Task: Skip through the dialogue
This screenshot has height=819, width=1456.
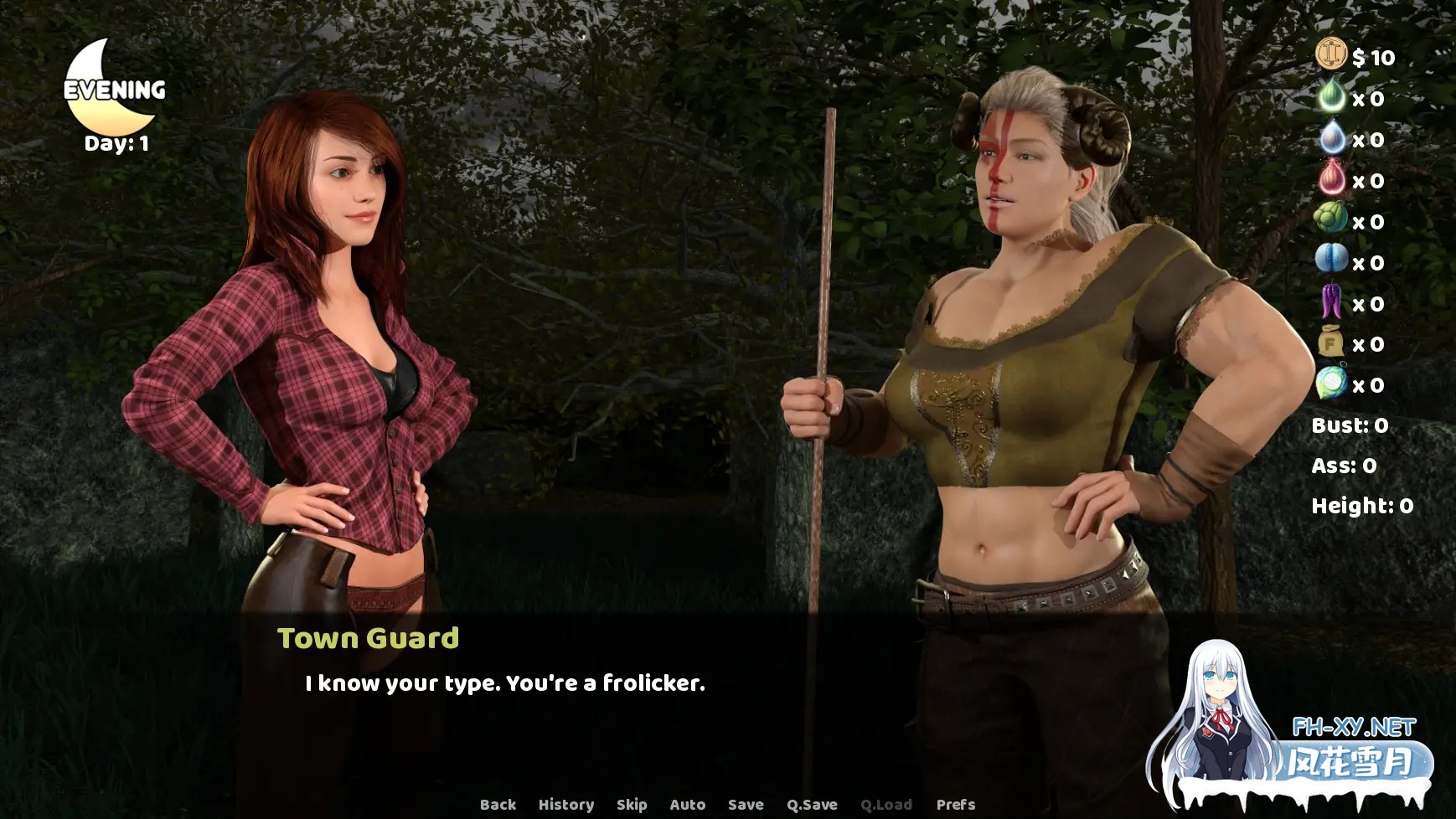Action: 632,805
